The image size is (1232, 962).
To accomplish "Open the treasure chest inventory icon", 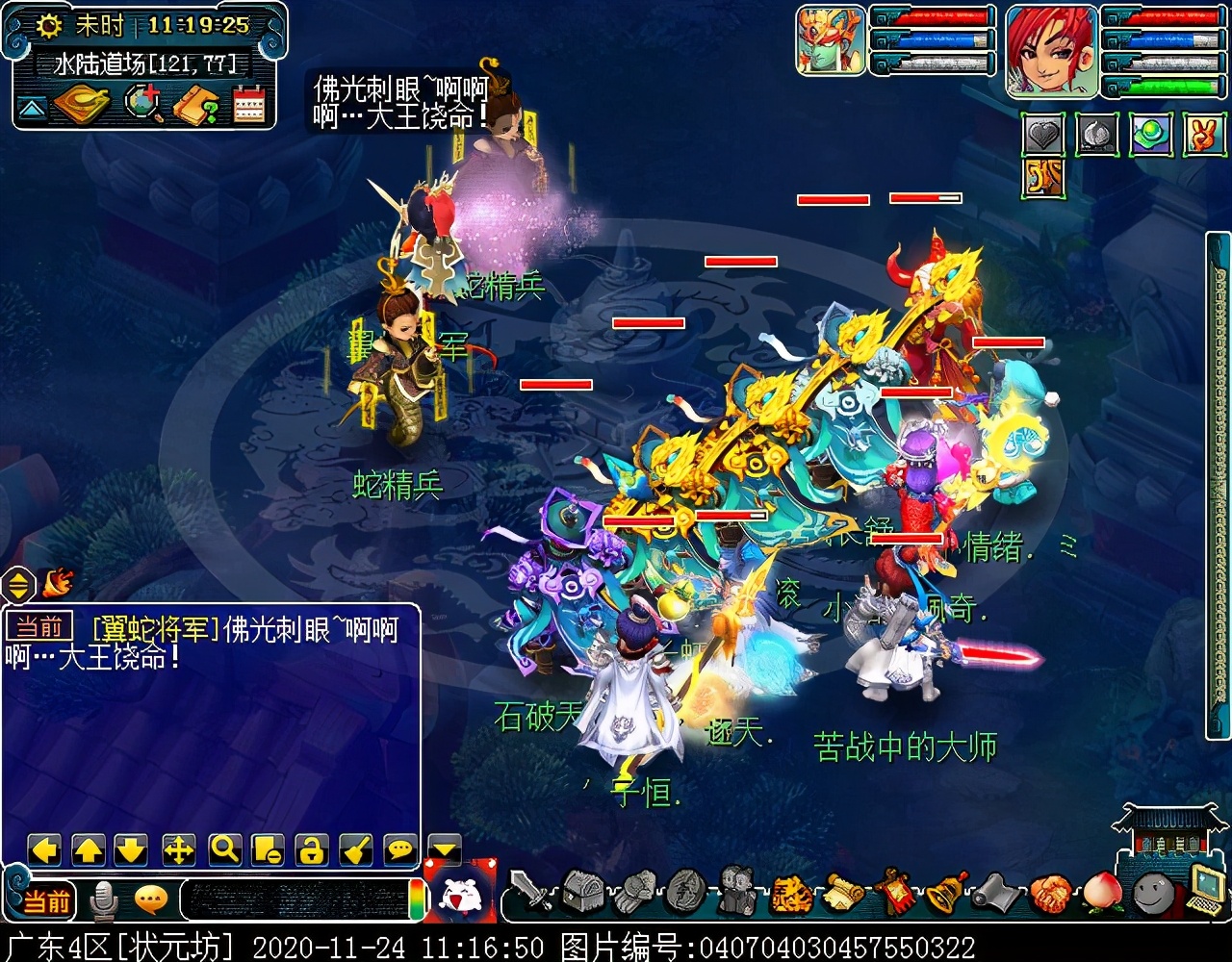I will 581,892.
